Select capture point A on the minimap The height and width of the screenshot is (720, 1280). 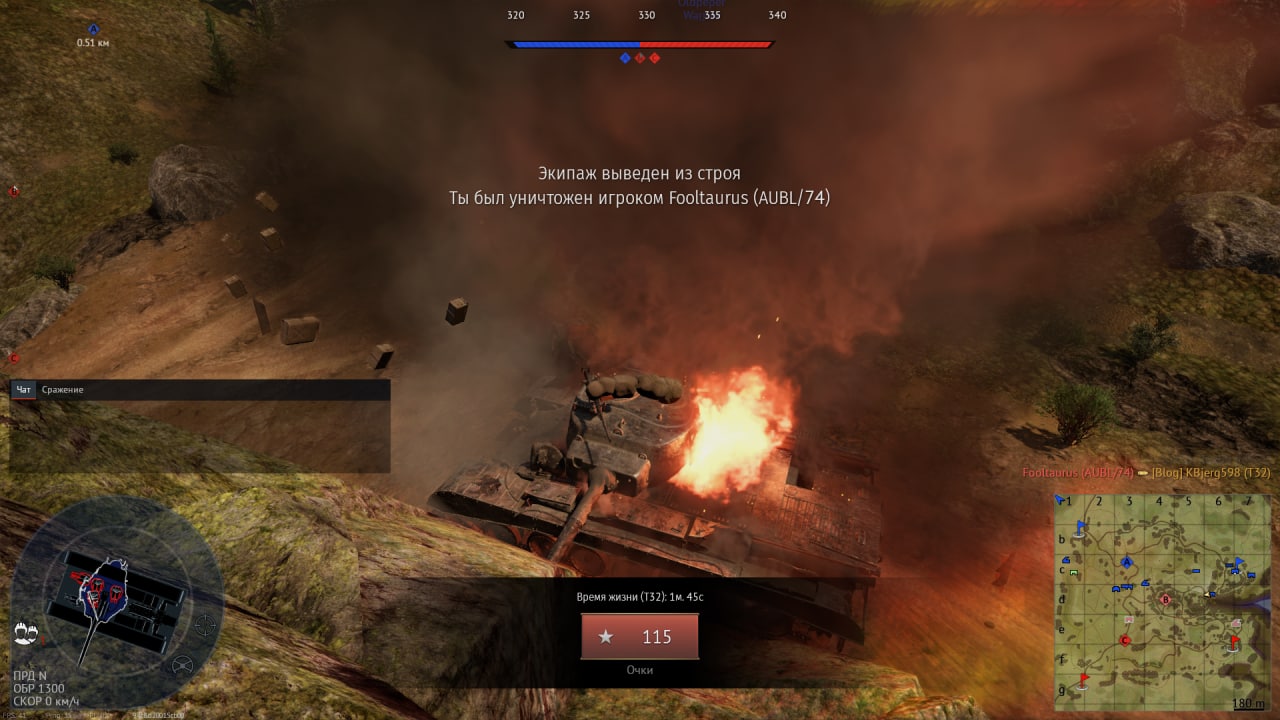(x=1127, y=562)
